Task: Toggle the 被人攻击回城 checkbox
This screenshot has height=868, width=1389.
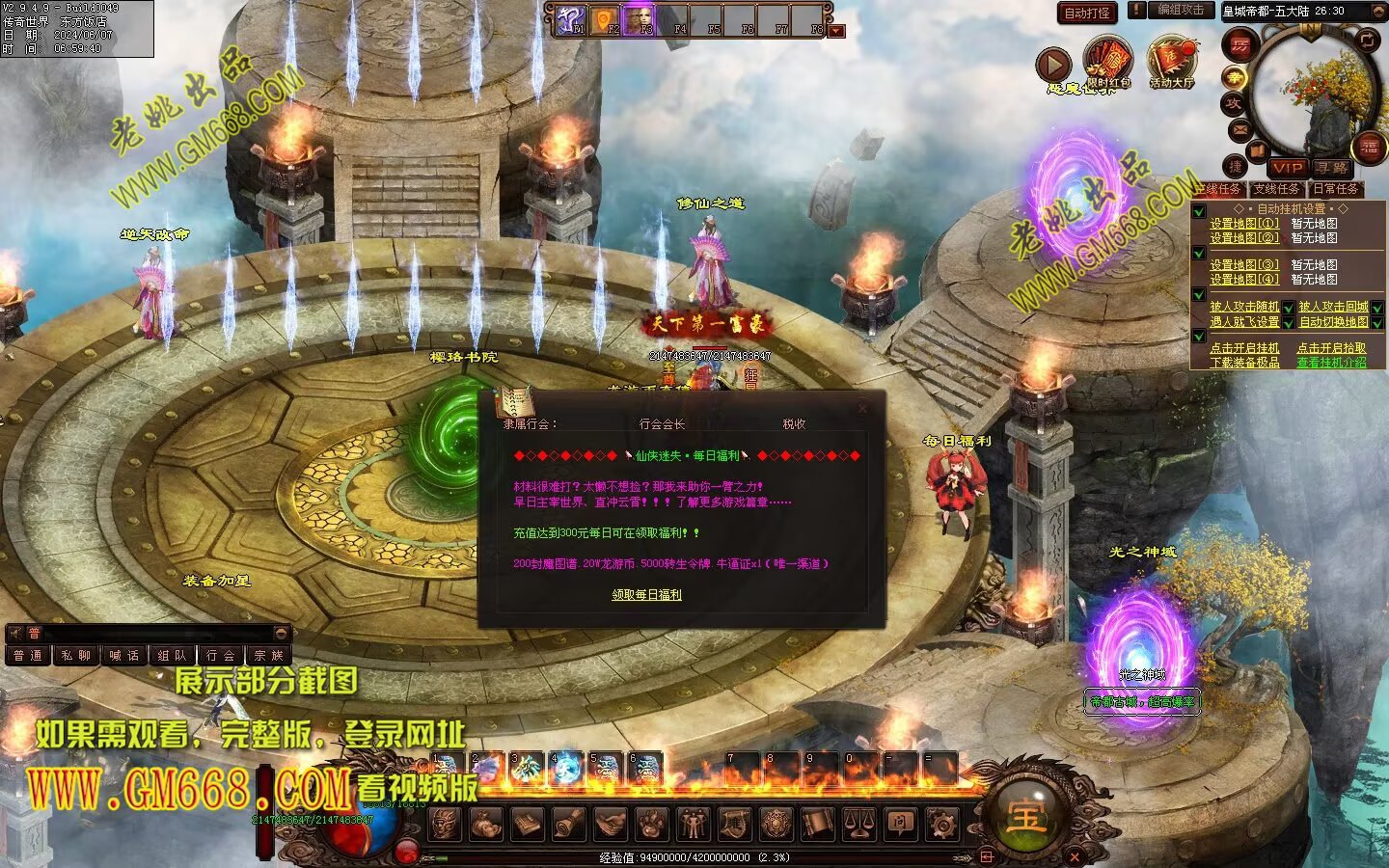Action: click(1377, 308)
